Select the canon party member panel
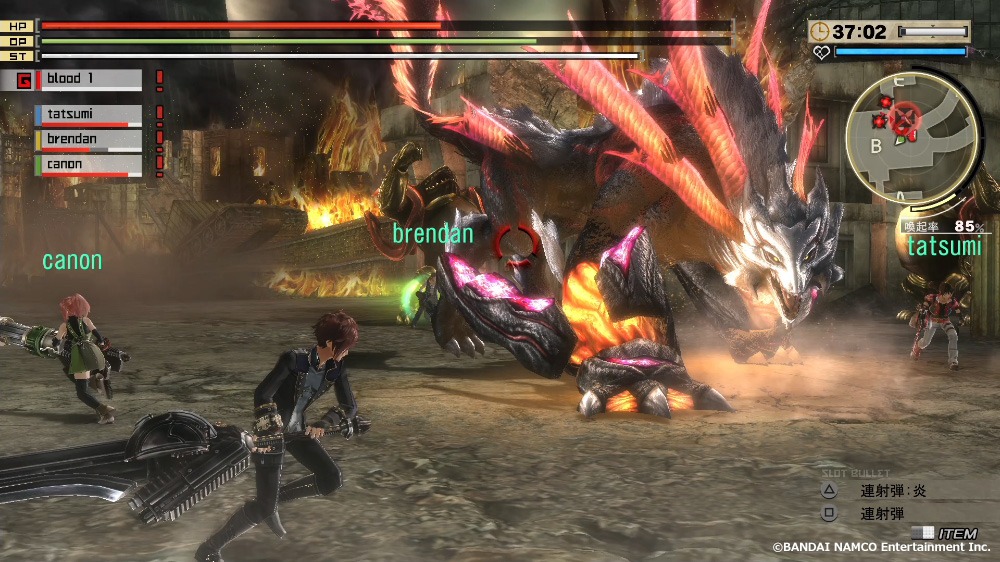This screenshot has width=1000, height=562. tap(88, 164)
